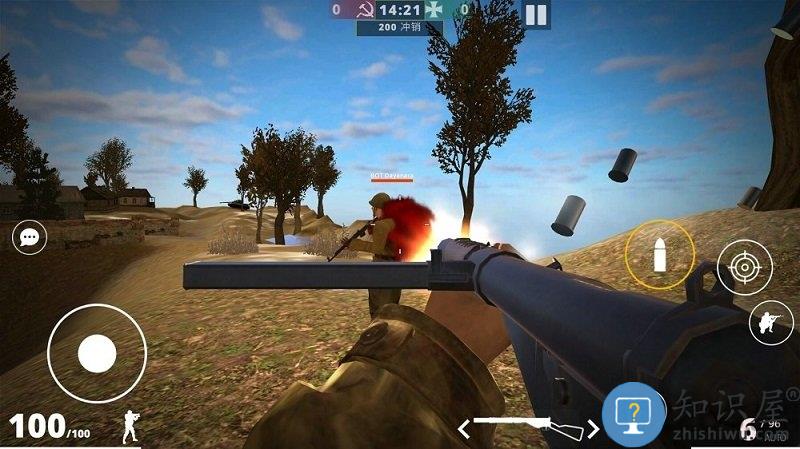Tap the virtual movement joystick

[97, 353]
